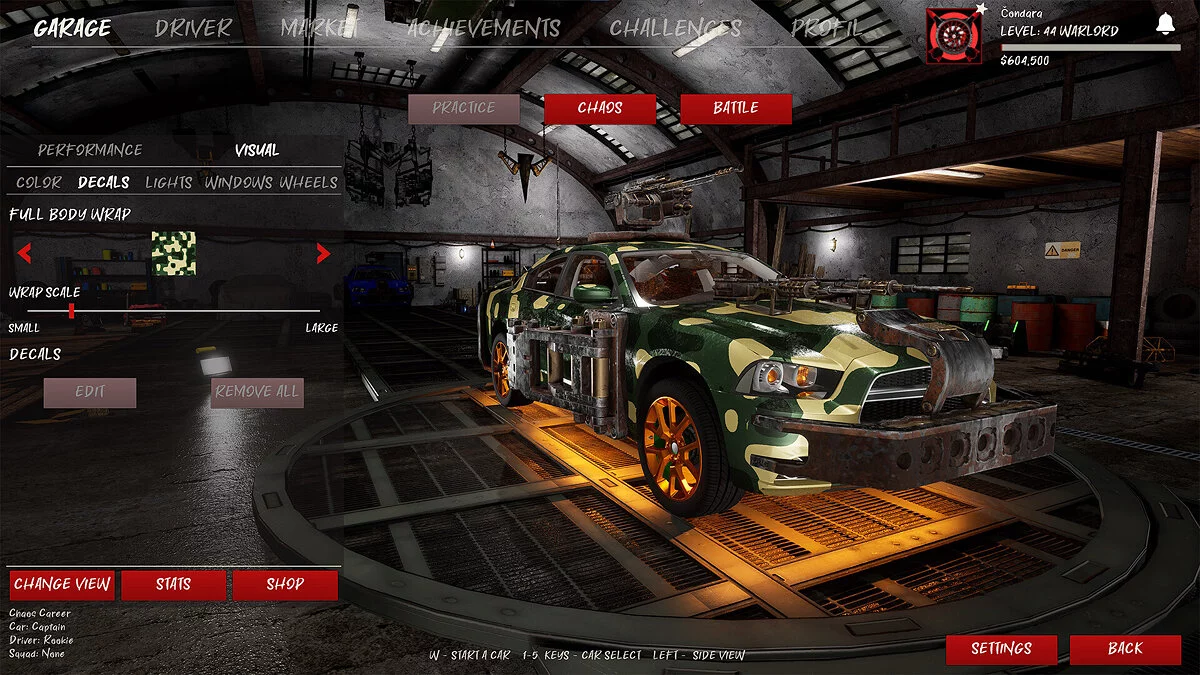1200x675 pixels.
Task: Show the car Stats
Action: click(173, 585)
